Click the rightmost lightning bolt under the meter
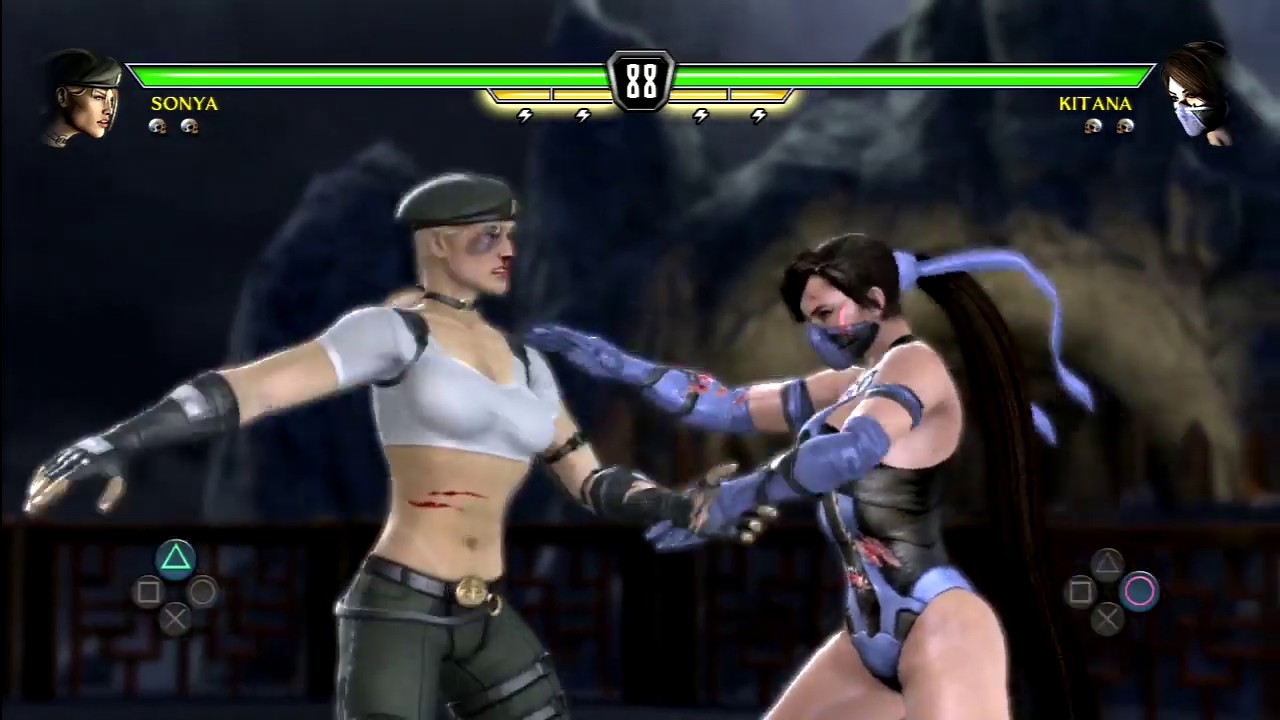The width and height of the screenshot is (1280, 720). [758, 115]
